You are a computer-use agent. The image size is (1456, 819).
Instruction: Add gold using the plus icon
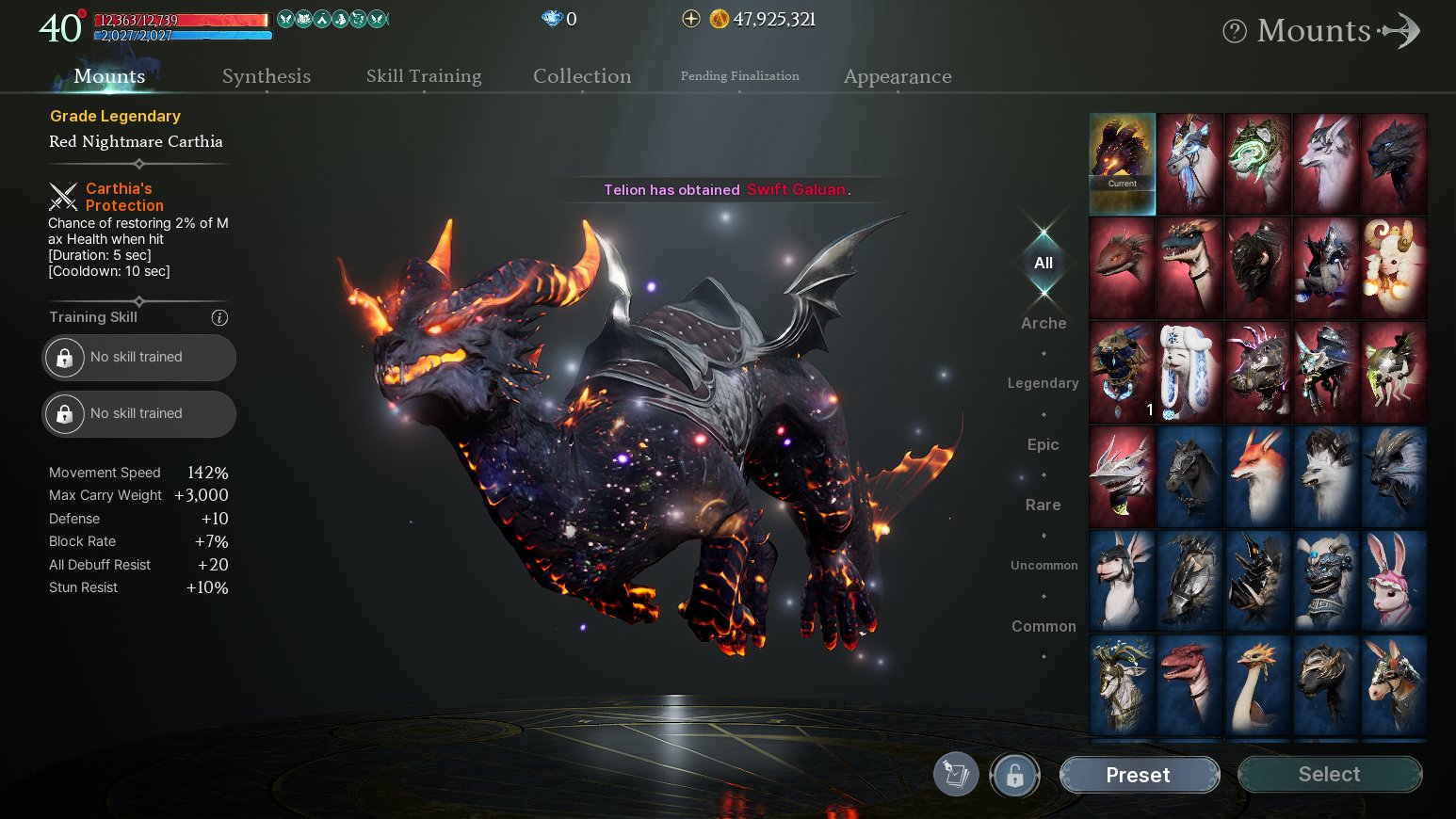click(x=691, y=19)
